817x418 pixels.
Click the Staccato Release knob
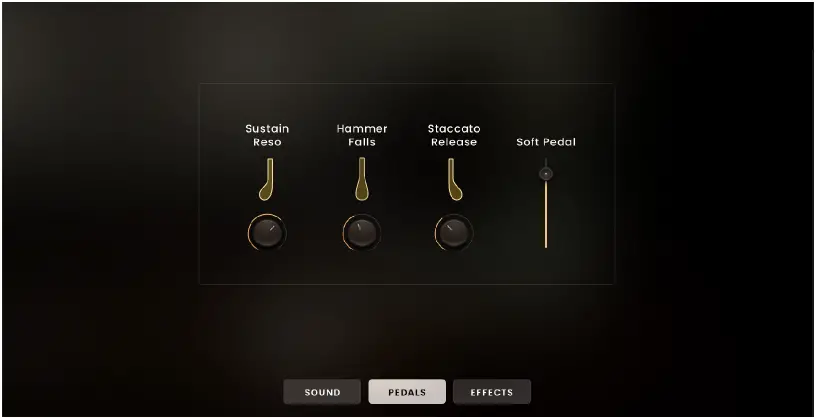coord(454,233)
